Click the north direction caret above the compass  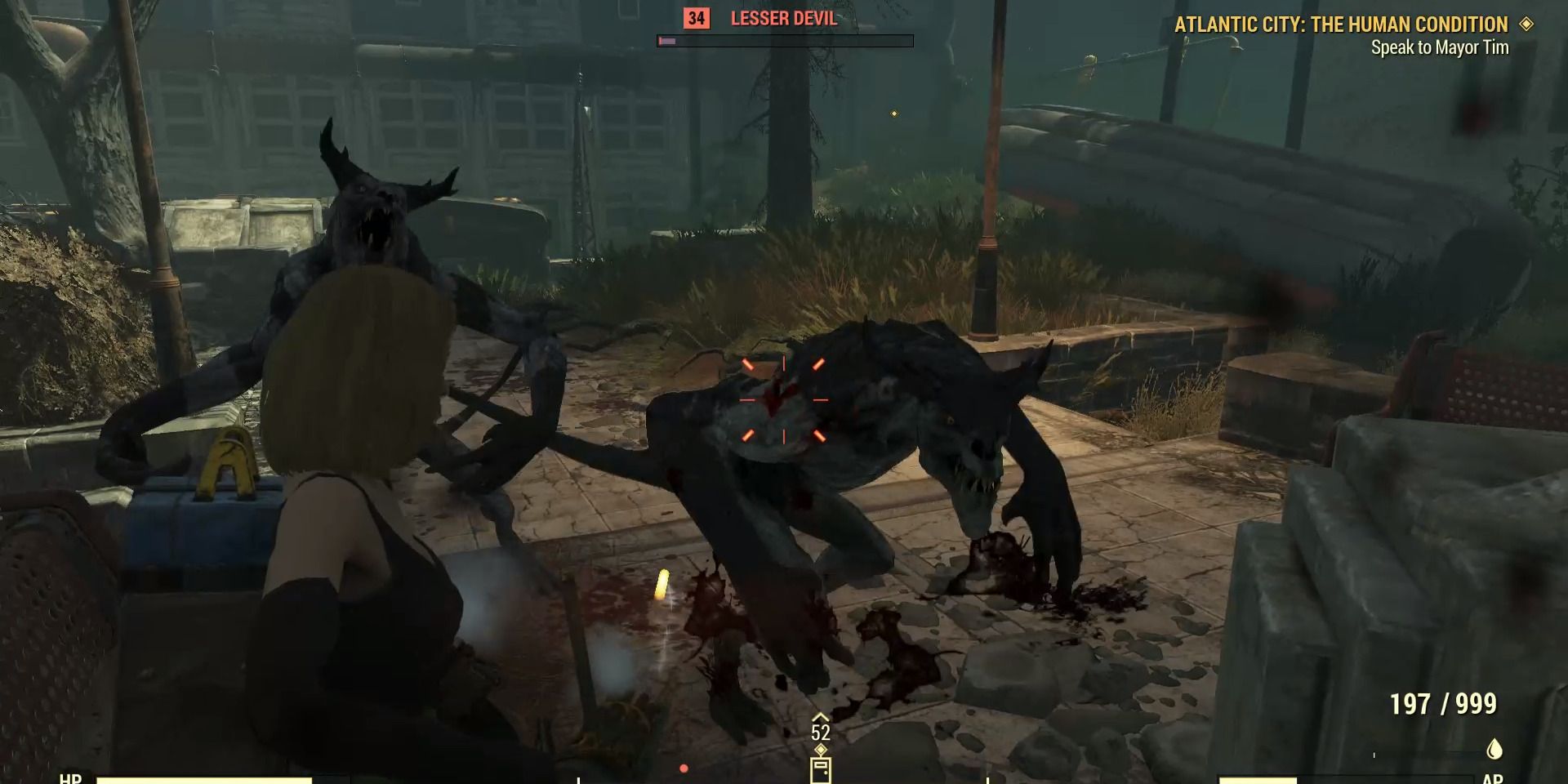pos(820,717)
